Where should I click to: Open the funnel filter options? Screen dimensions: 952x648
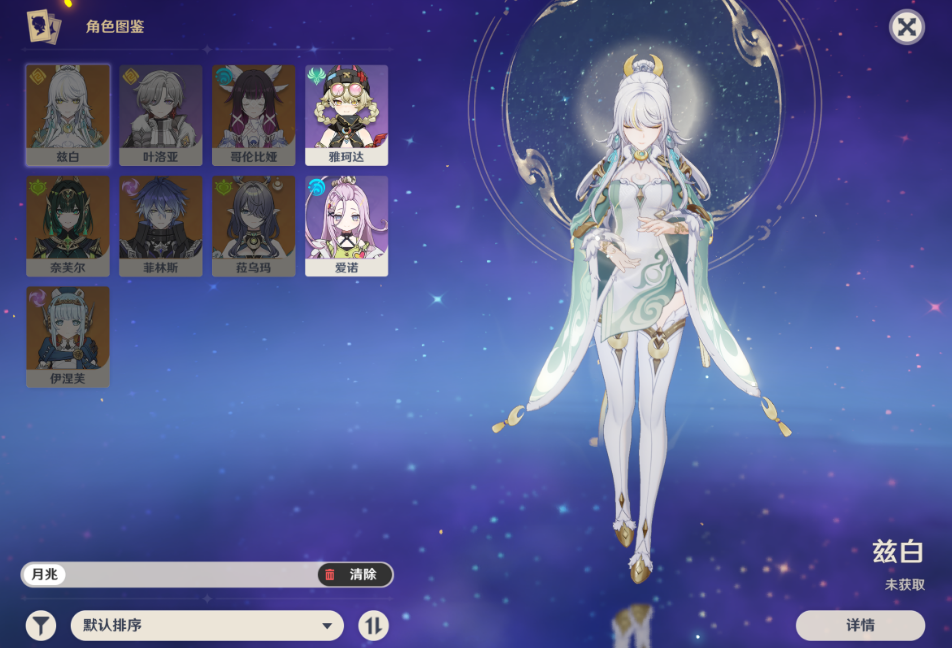click(41, 626)
